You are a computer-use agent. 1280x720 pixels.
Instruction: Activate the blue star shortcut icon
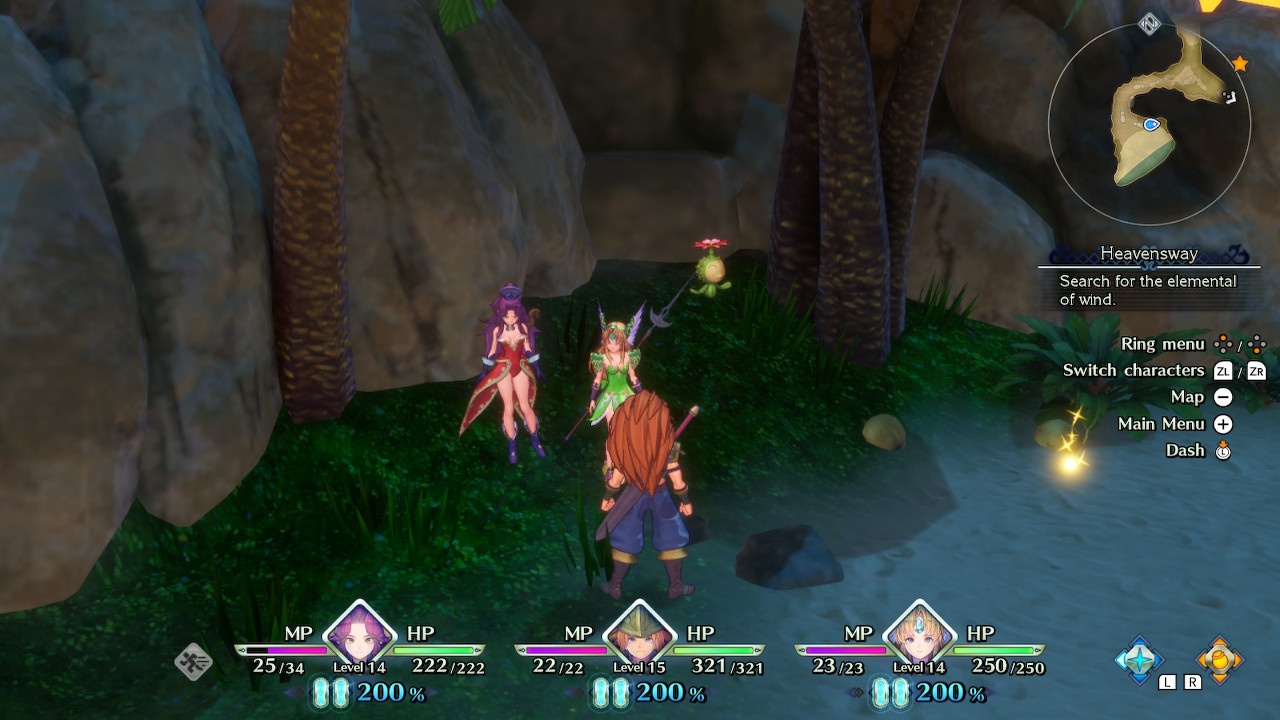[x=1139, y=659]
